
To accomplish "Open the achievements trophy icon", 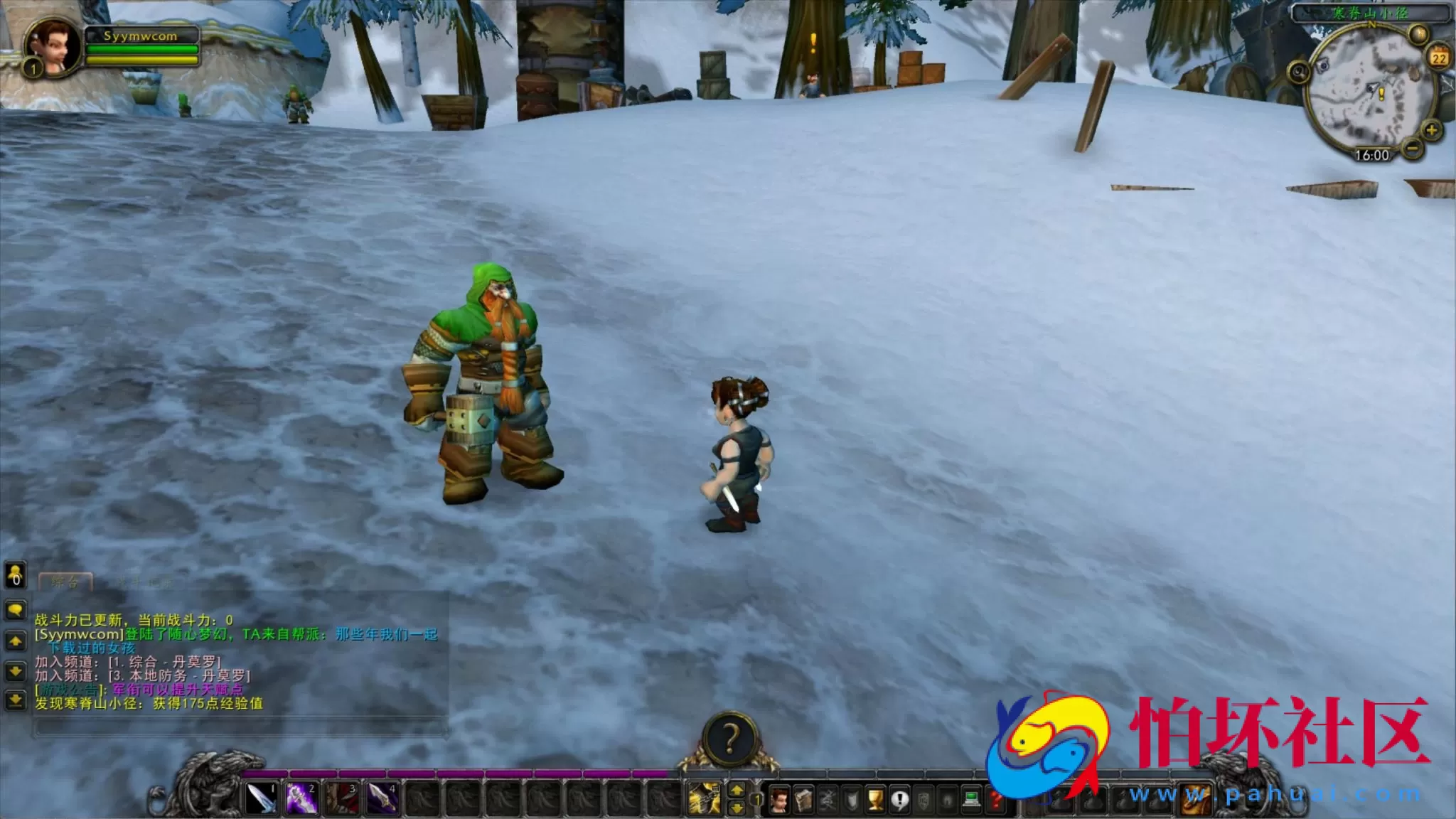I will (x=876, y=801).
